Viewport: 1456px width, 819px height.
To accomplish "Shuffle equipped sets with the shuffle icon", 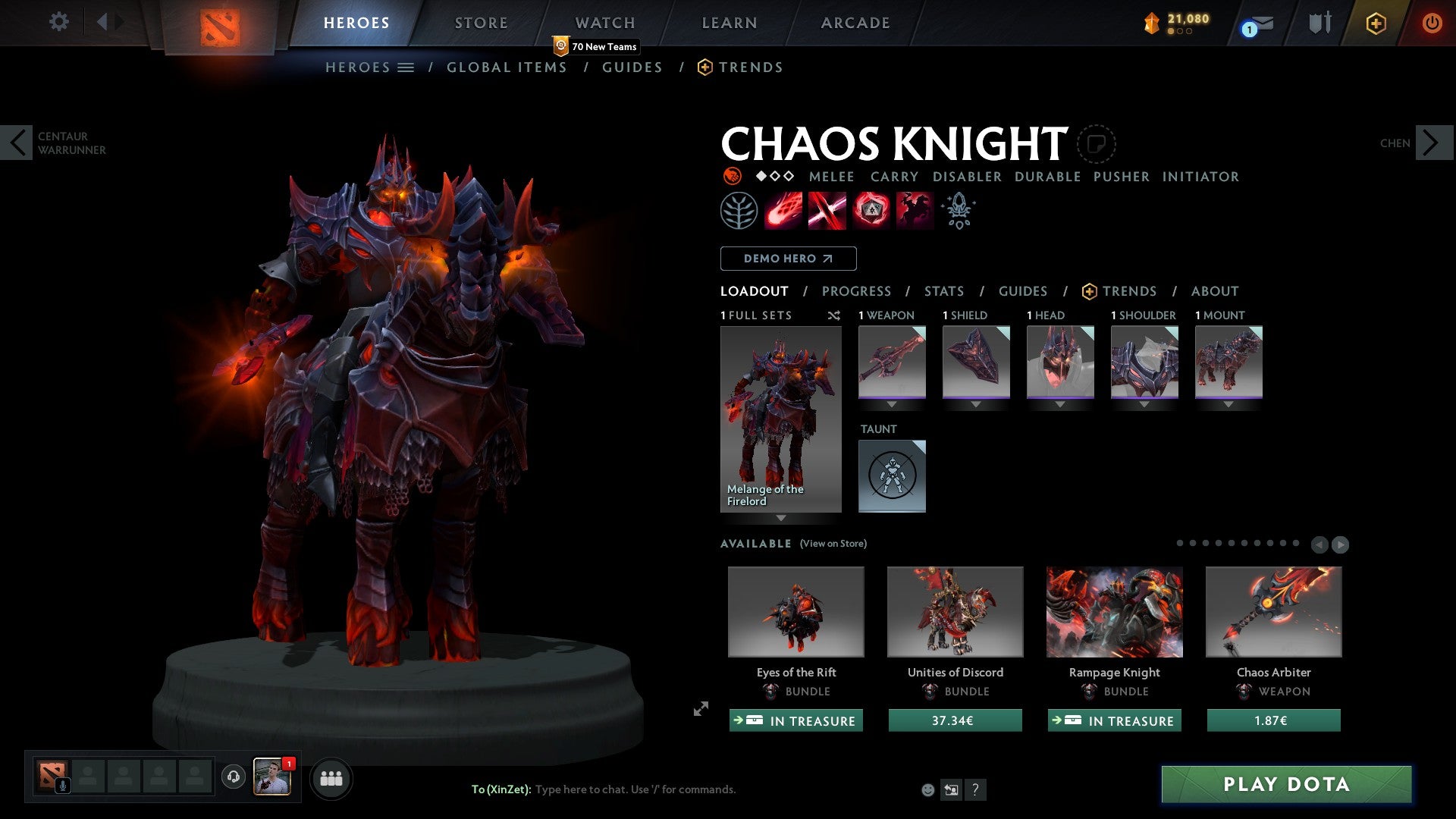I will pyautogui.click(x=834, y=316).
